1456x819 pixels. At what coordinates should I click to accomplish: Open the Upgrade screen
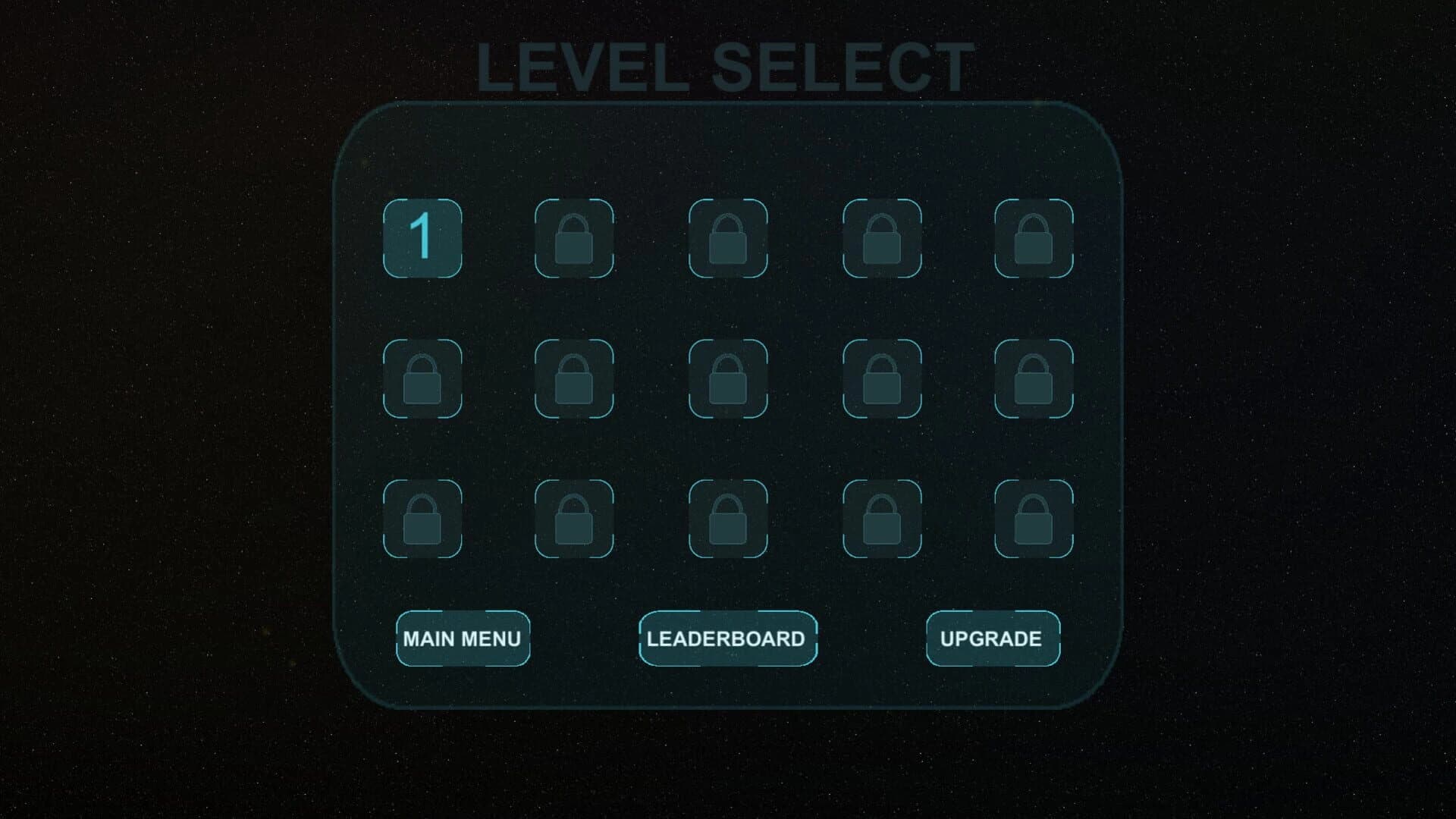click(992, 639)
